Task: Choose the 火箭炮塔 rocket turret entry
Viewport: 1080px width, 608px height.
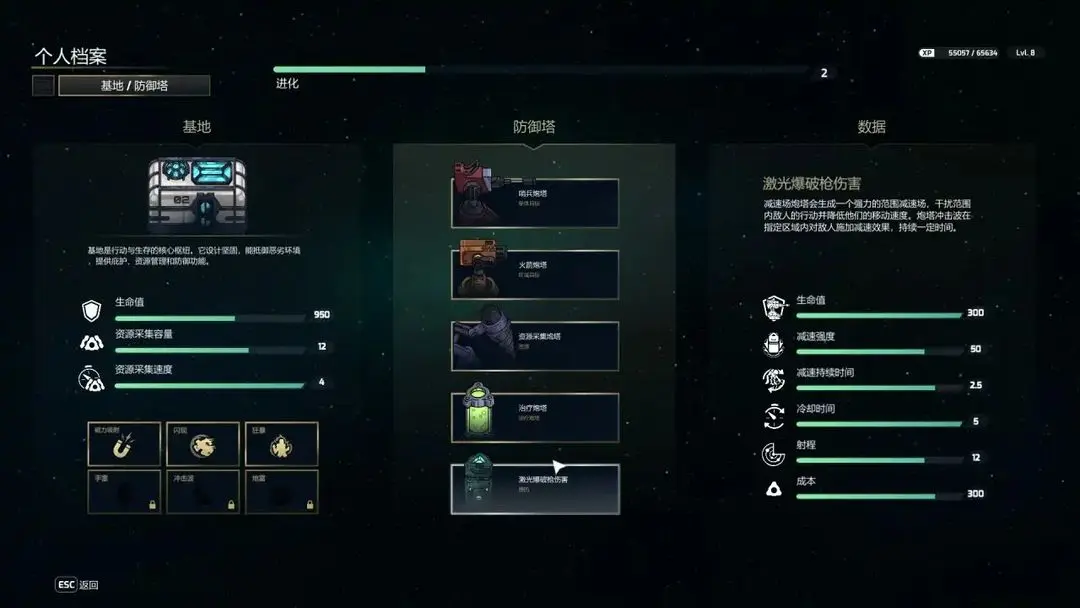Action: [535, 274]
